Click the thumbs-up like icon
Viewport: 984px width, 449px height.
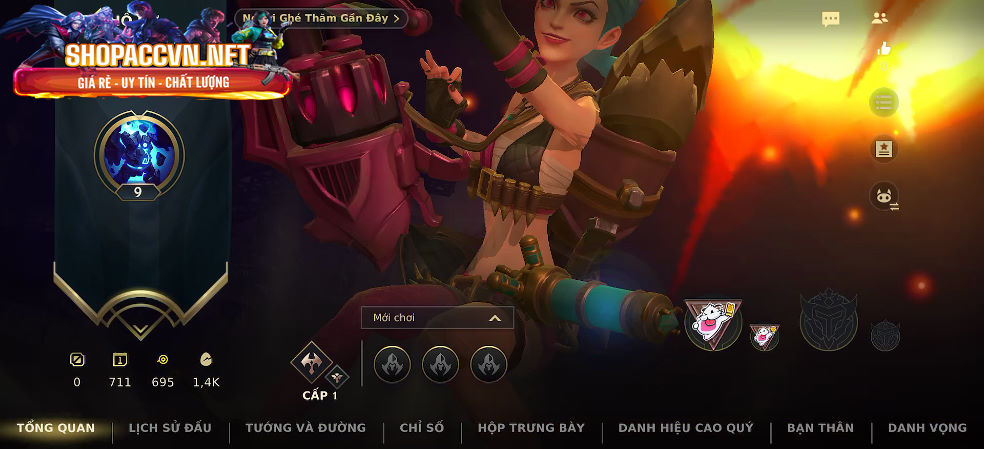coord(883,48)
